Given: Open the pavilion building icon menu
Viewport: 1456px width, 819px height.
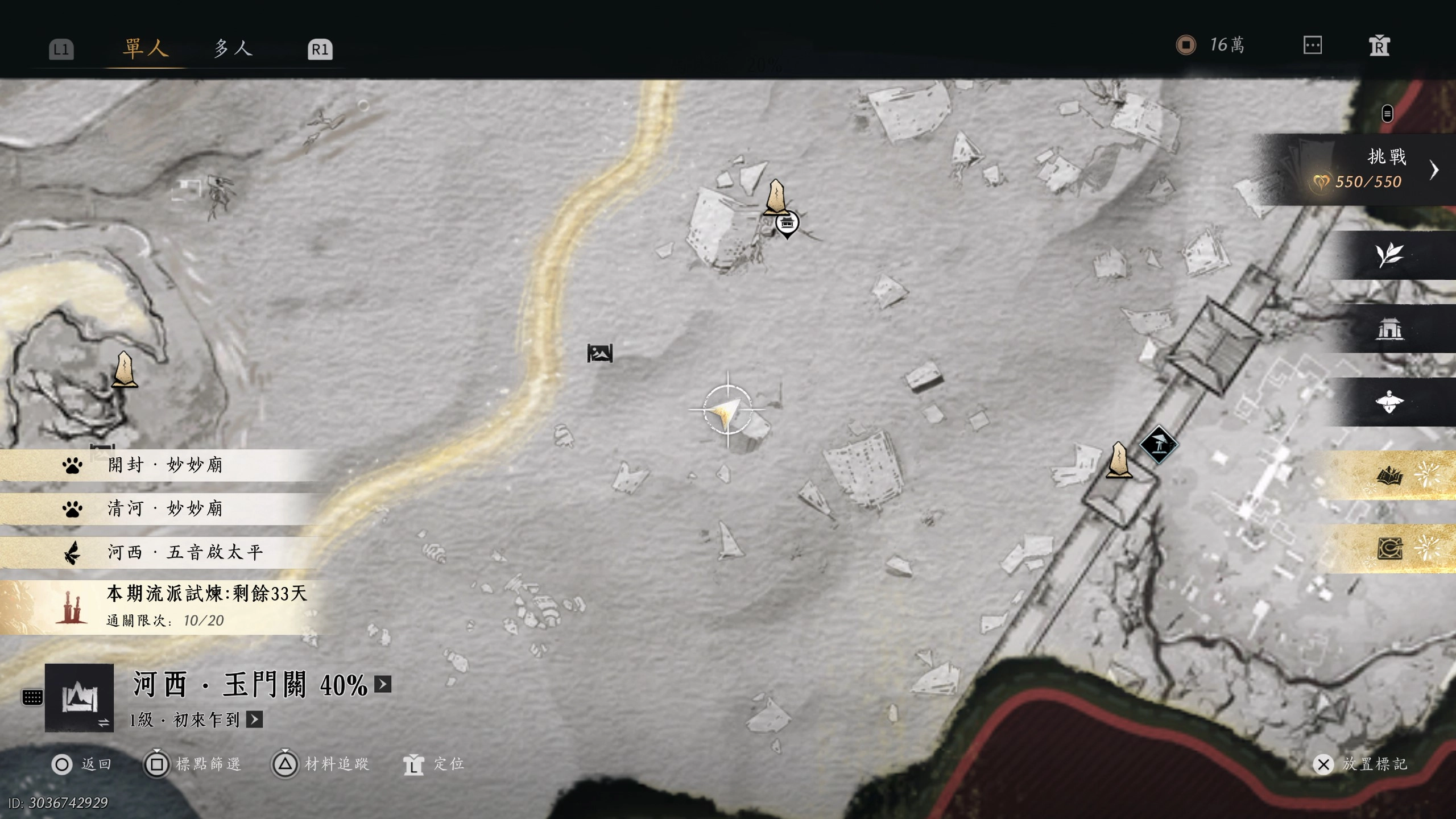Looking at the screenshot, I should [1389, 329].
